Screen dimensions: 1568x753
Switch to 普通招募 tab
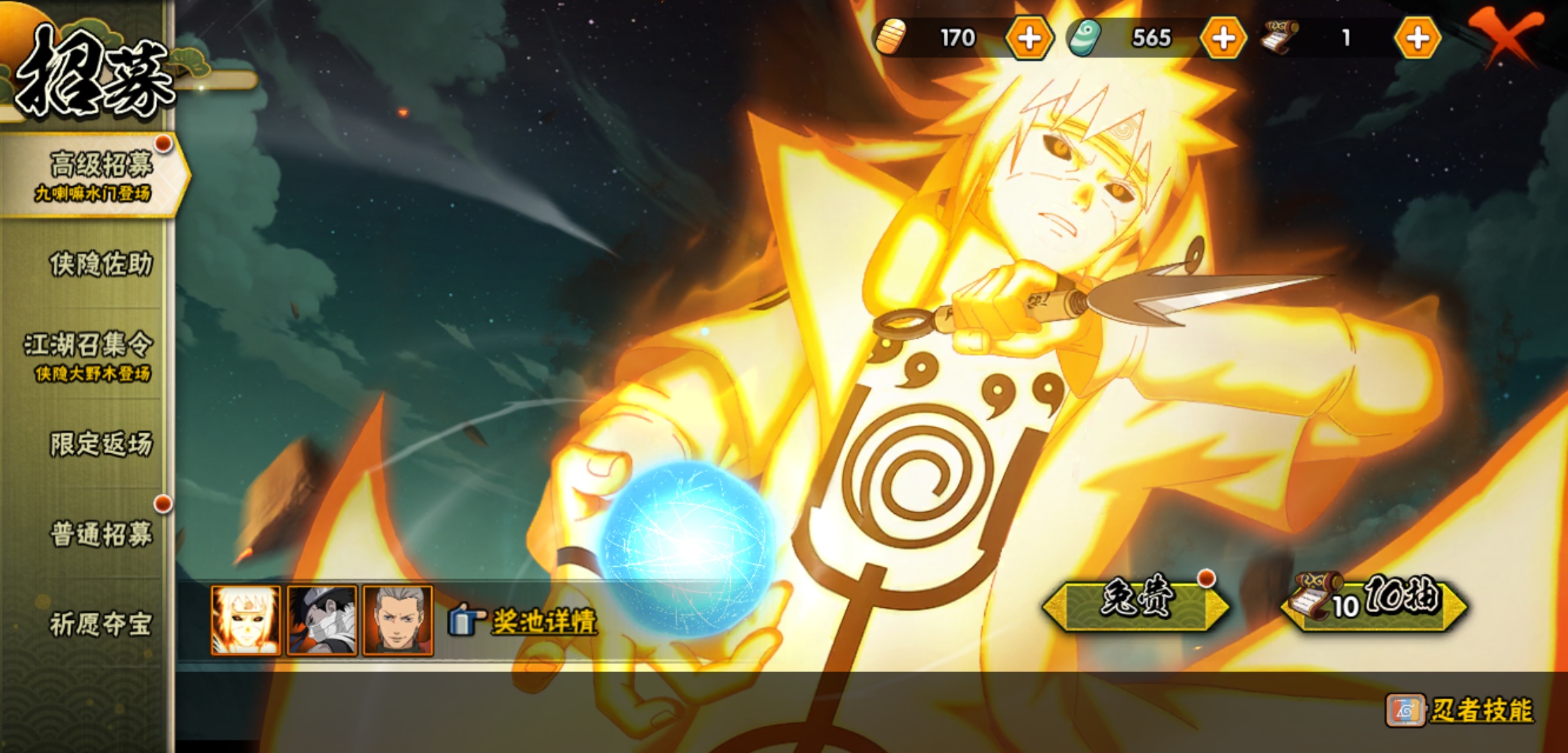tap(100, 534)
